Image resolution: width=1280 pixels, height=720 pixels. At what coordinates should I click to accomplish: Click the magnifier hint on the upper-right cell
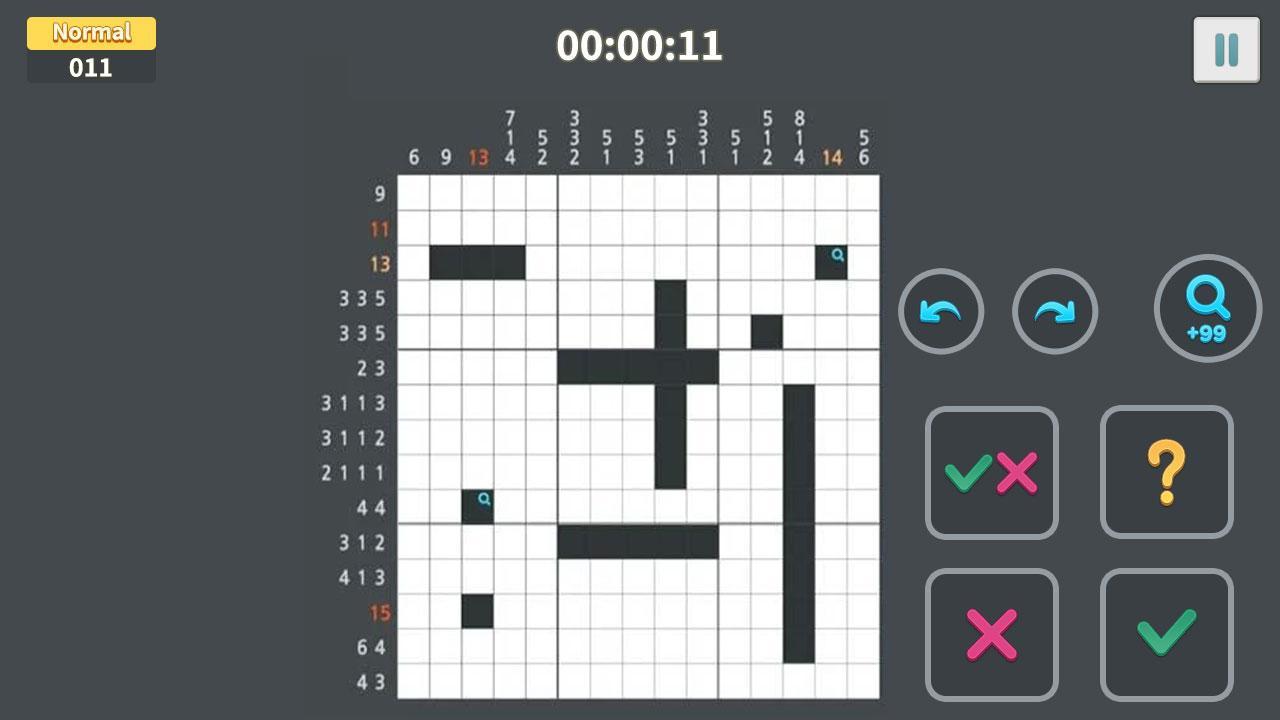click(835, 256)
